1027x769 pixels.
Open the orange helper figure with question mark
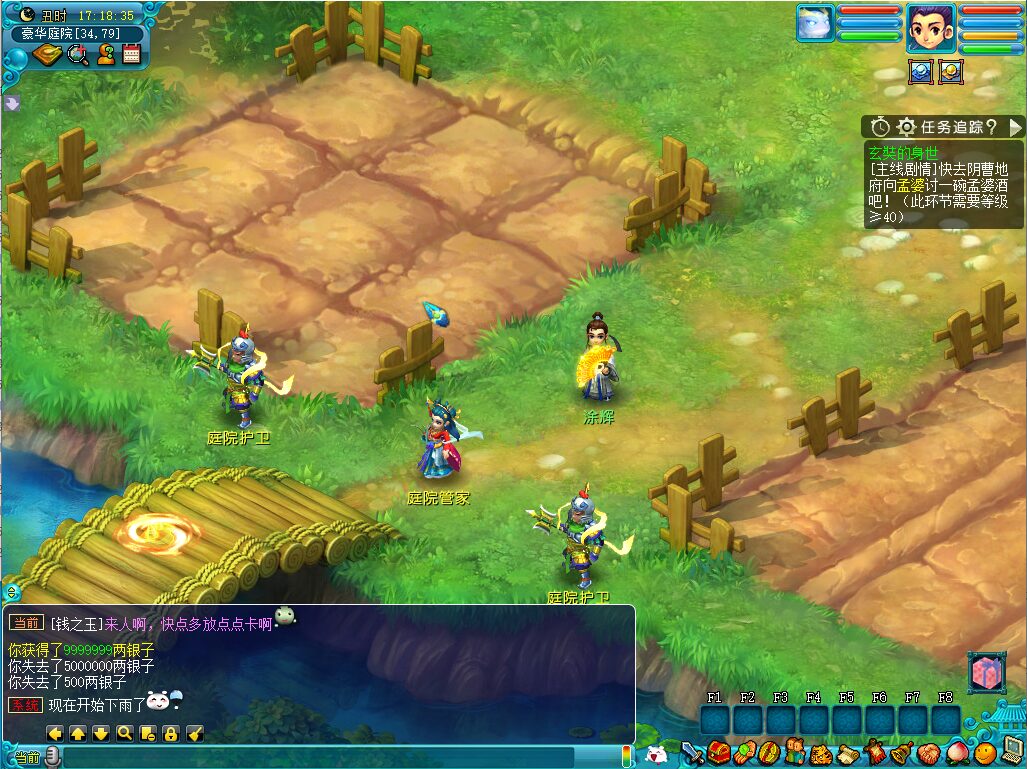pyautogui.click(x=105, y=54)
